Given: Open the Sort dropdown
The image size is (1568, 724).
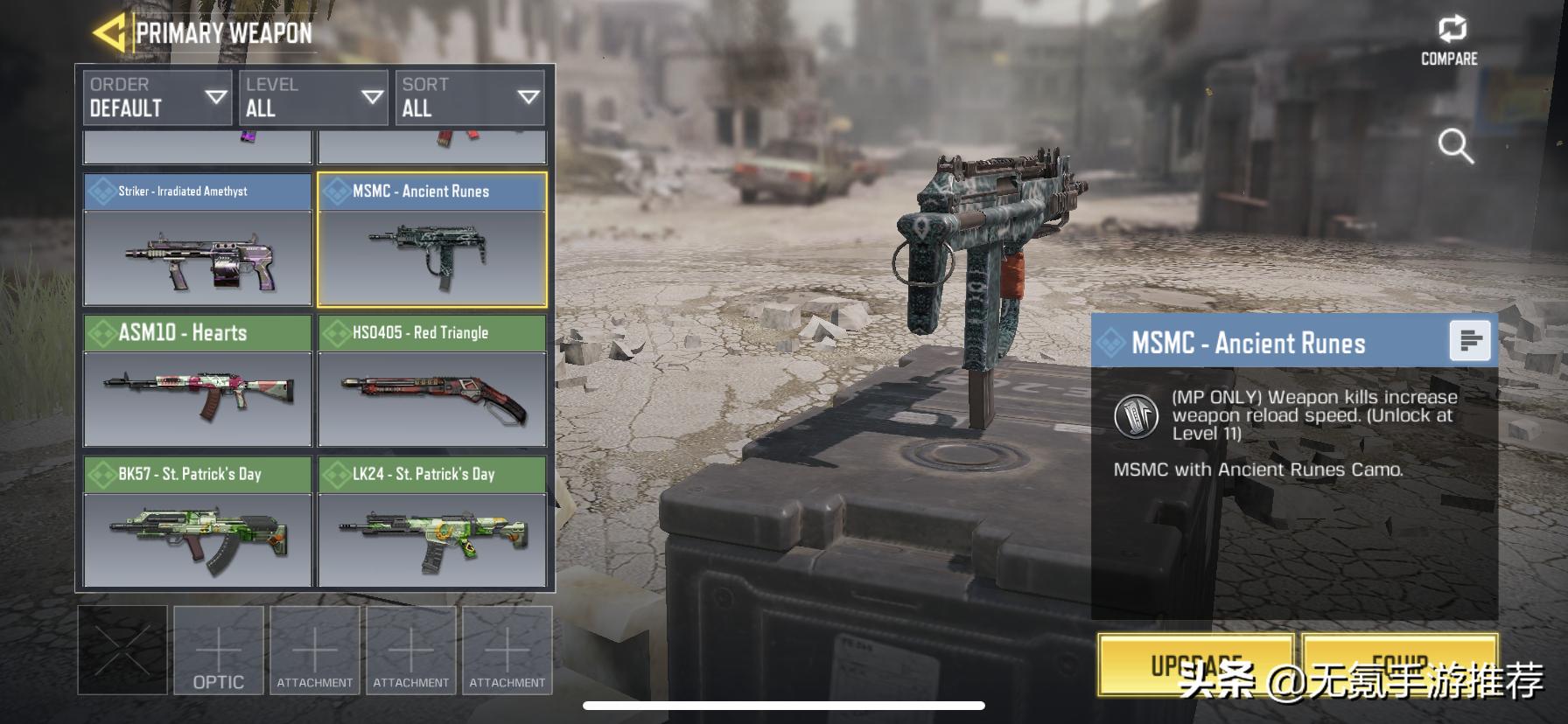Looking at the screenshot, I should pyautogui.click(x=469, y=97).
